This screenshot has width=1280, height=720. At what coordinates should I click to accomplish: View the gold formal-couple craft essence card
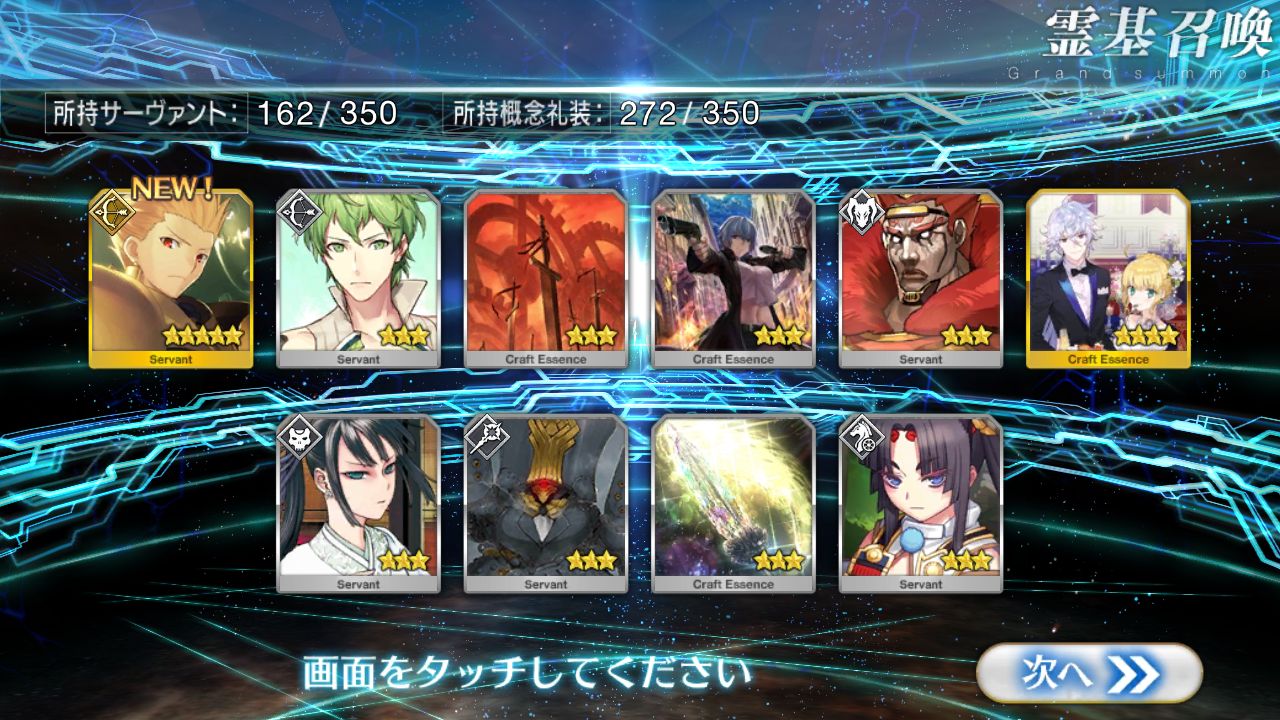(x=1109, y=278)
